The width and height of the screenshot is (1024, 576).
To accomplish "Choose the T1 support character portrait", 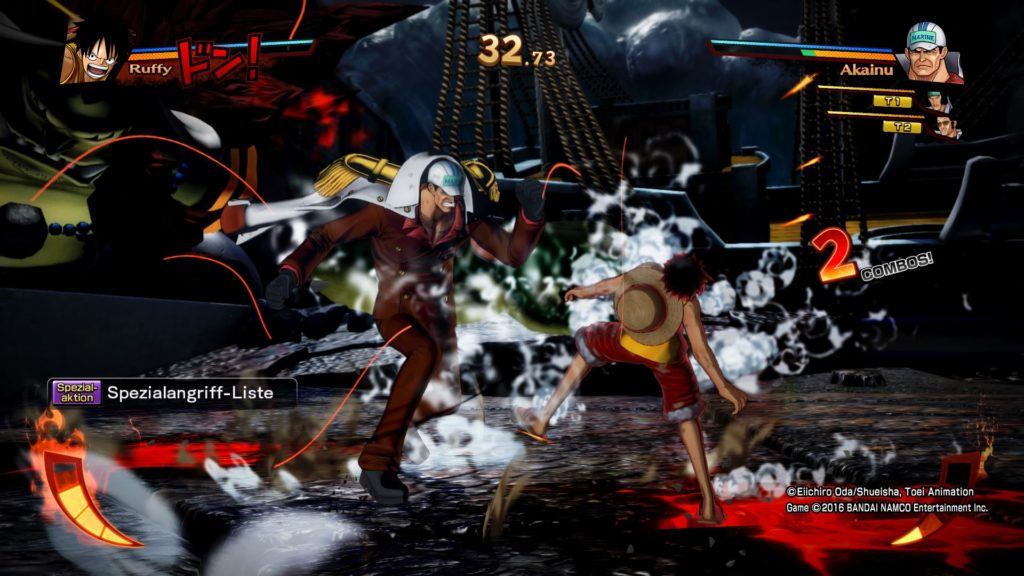I will (936, 101).
